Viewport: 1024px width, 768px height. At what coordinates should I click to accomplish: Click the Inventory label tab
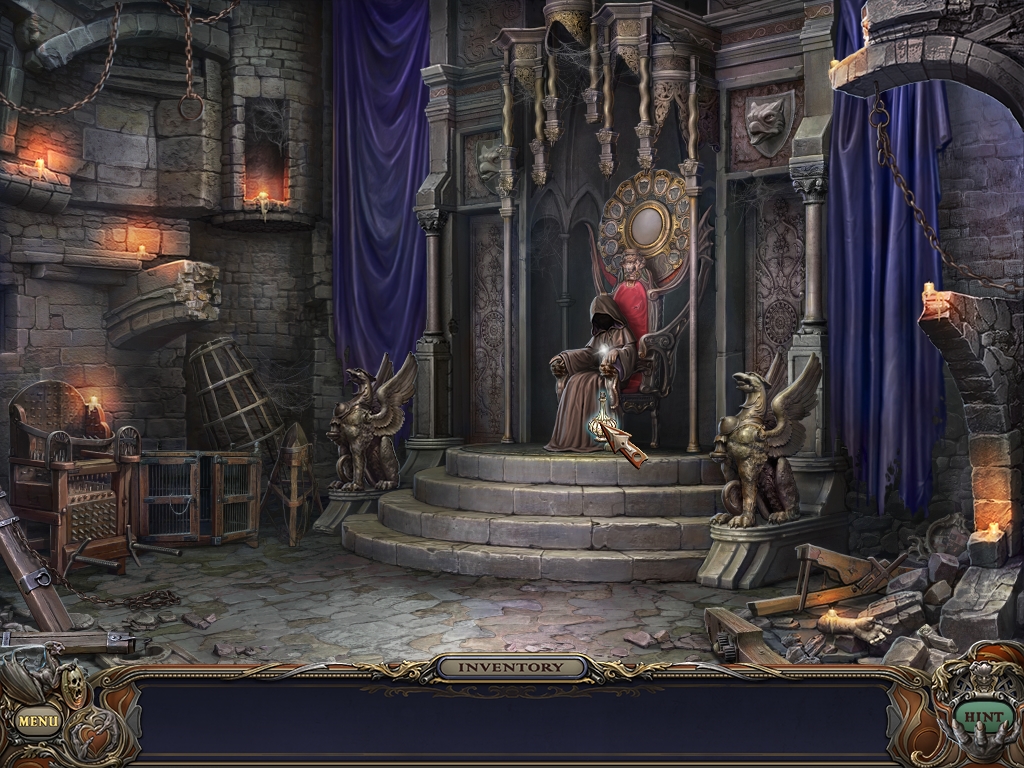pos(510,667)
